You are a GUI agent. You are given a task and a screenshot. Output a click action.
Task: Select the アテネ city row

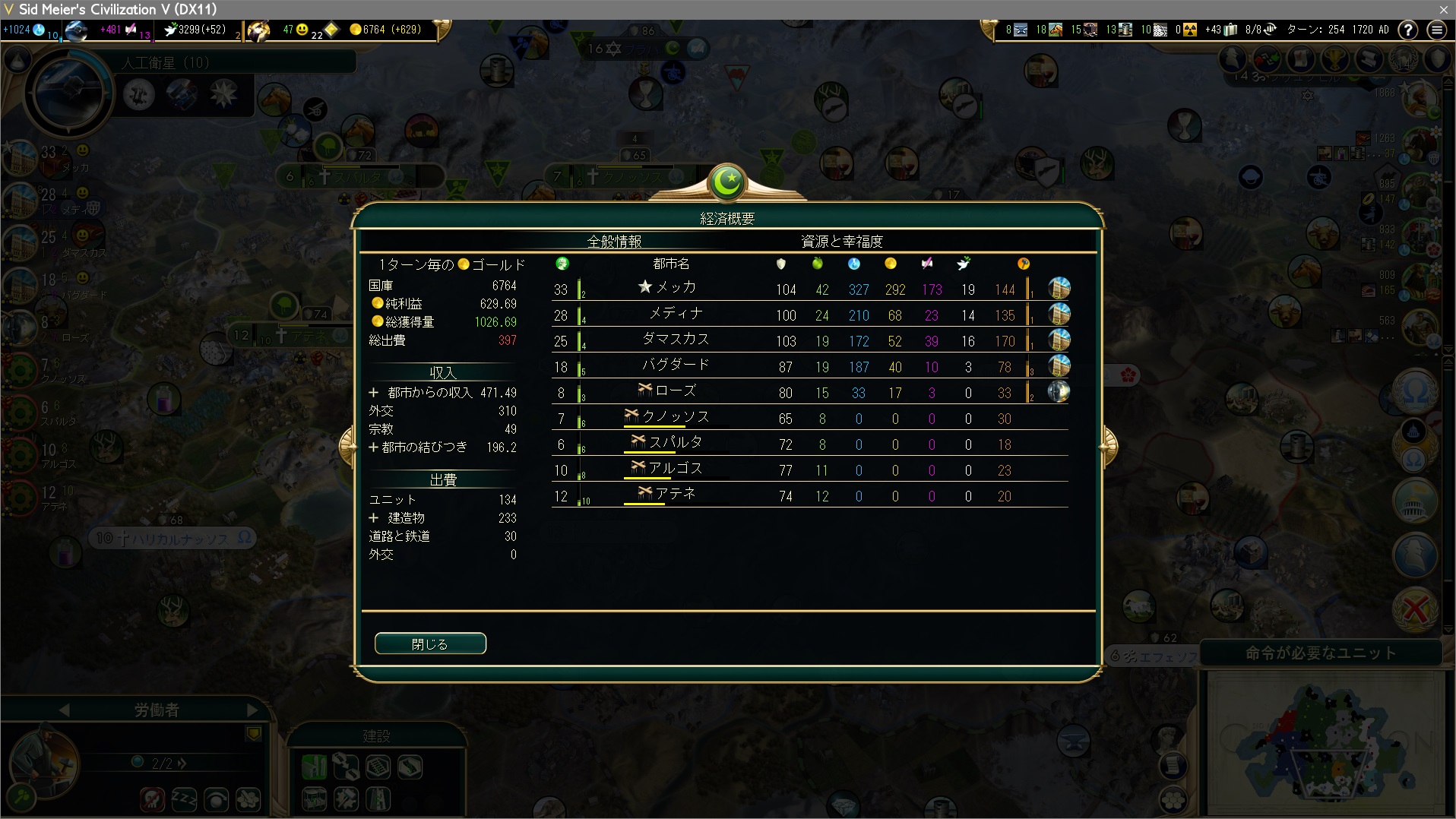point(676,495)
